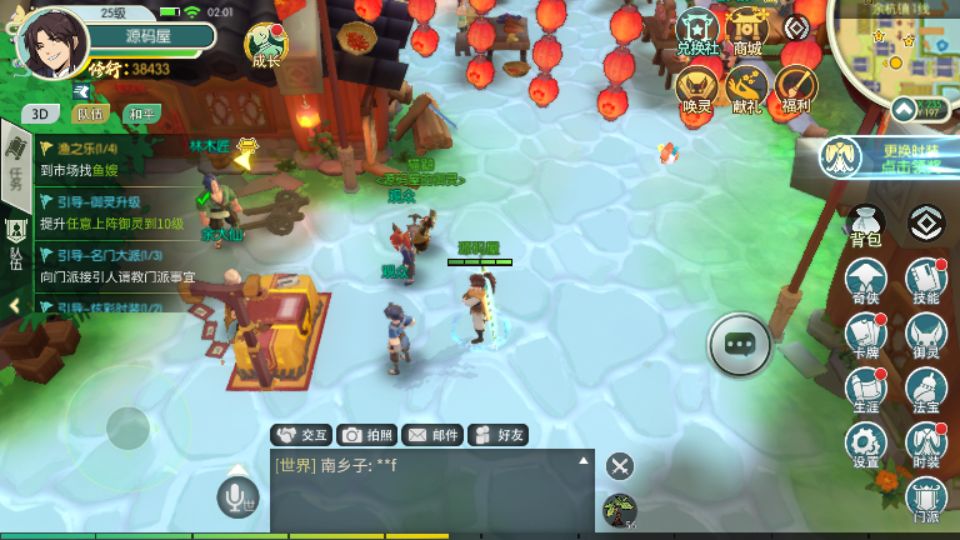Open the 兑换社 exchange icon
960x540 pixels.
(x=699, y=30)
